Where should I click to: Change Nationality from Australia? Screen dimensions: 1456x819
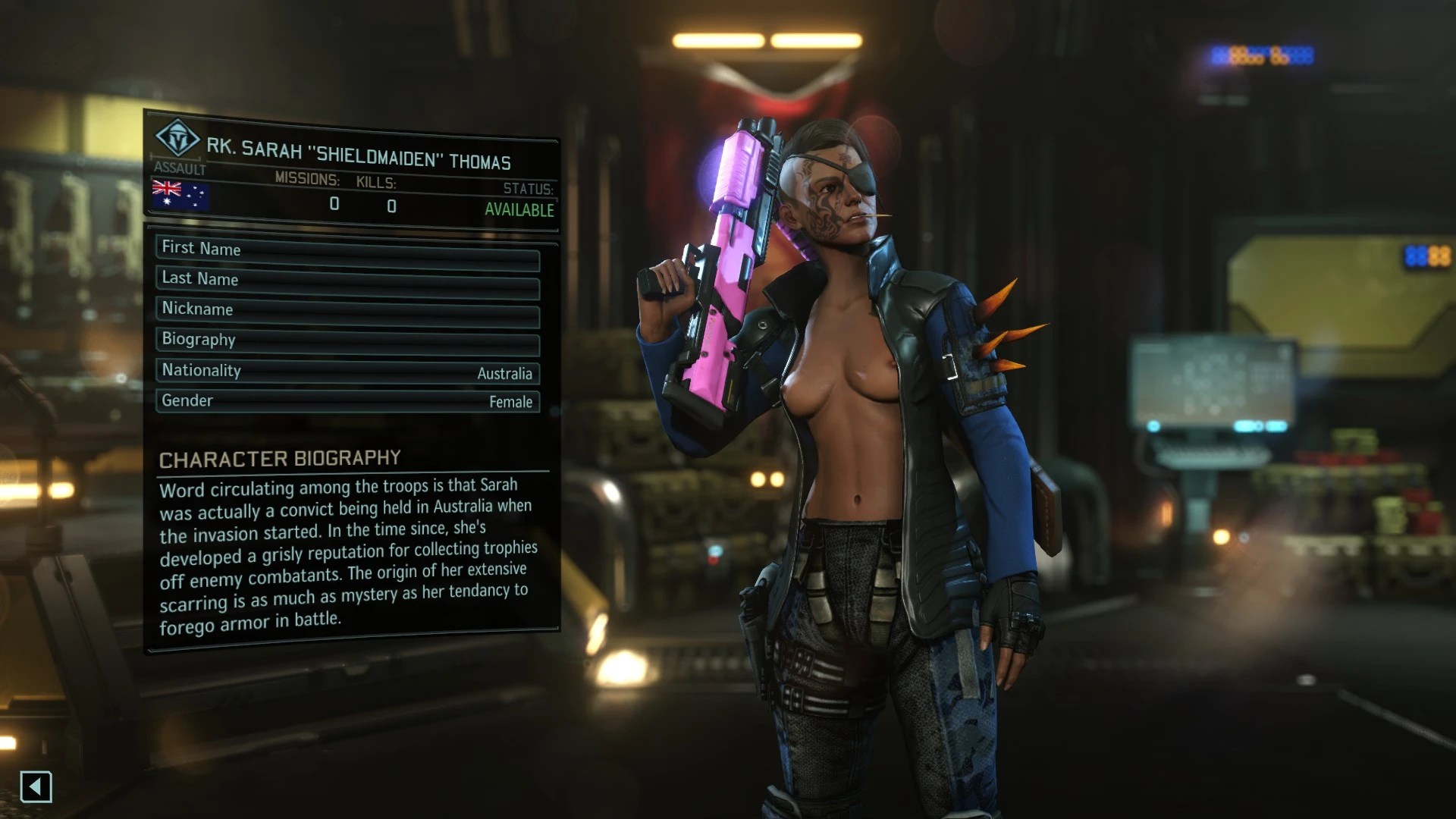(x=347, y=372)
